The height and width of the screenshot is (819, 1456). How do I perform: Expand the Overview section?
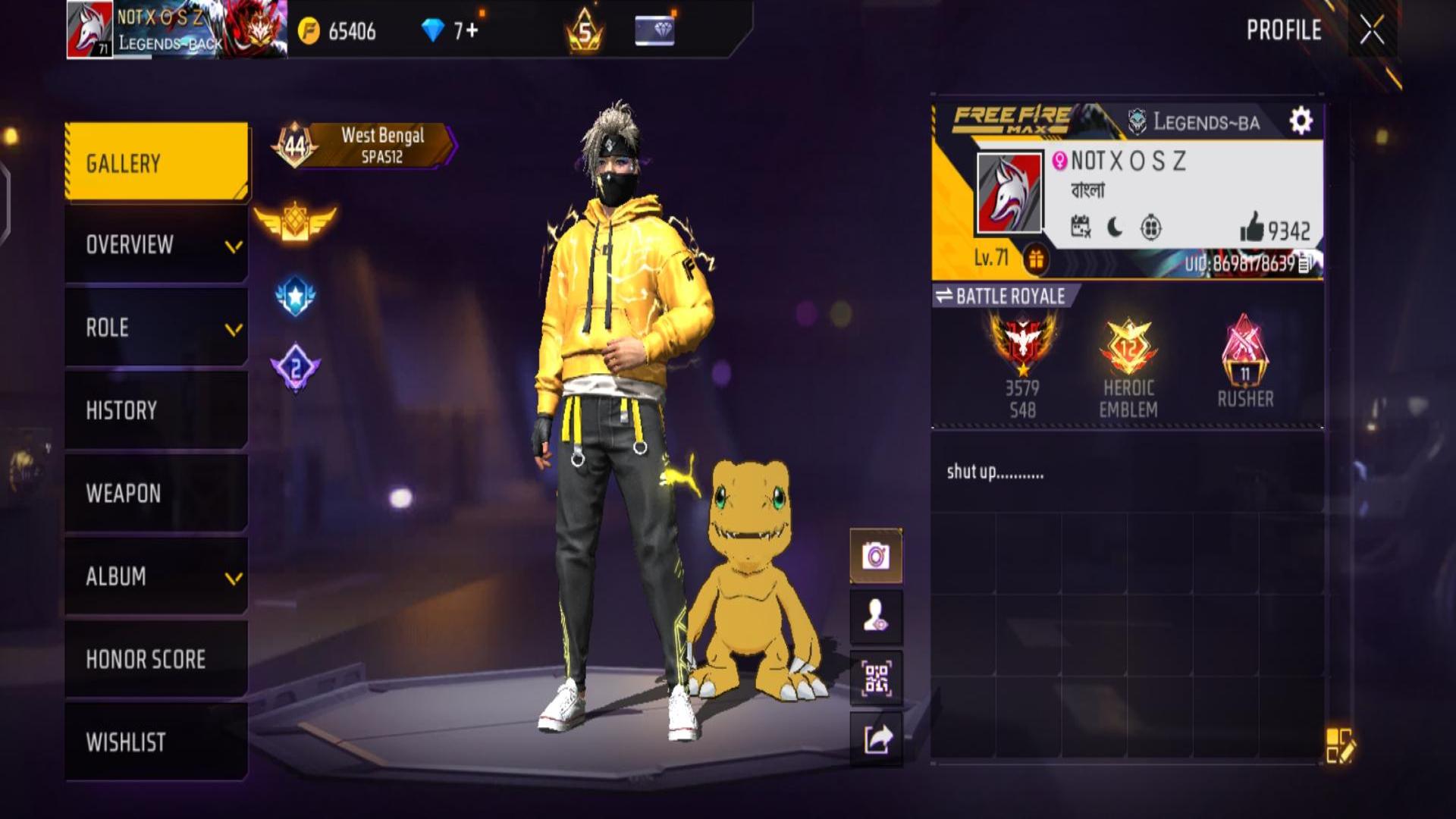click(156, 245)
